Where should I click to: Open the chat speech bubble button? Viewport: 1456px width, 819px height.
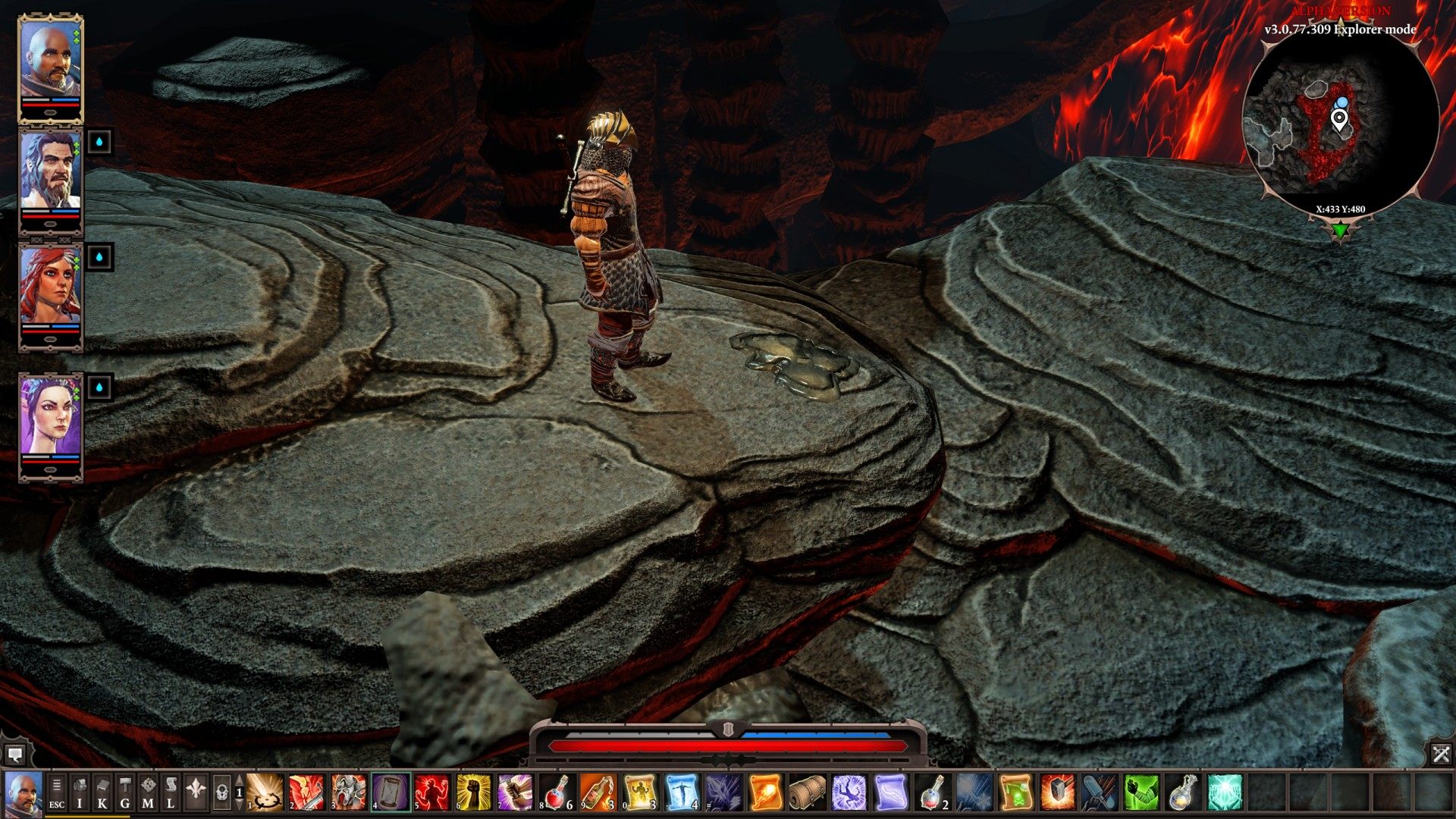(15, 754)
